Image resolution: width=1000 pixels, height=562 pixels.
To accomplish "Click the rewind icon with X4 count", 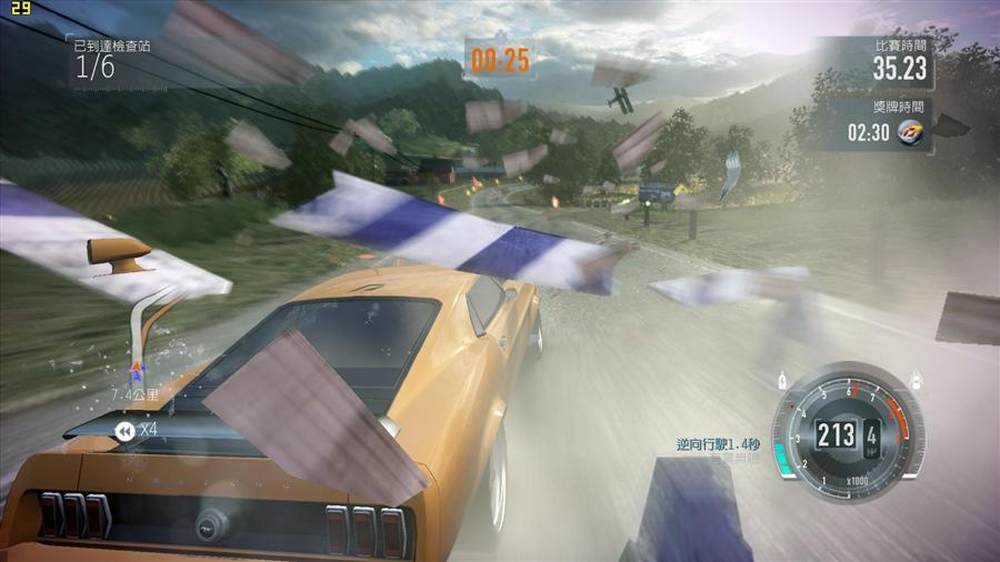I will [125, 431].
